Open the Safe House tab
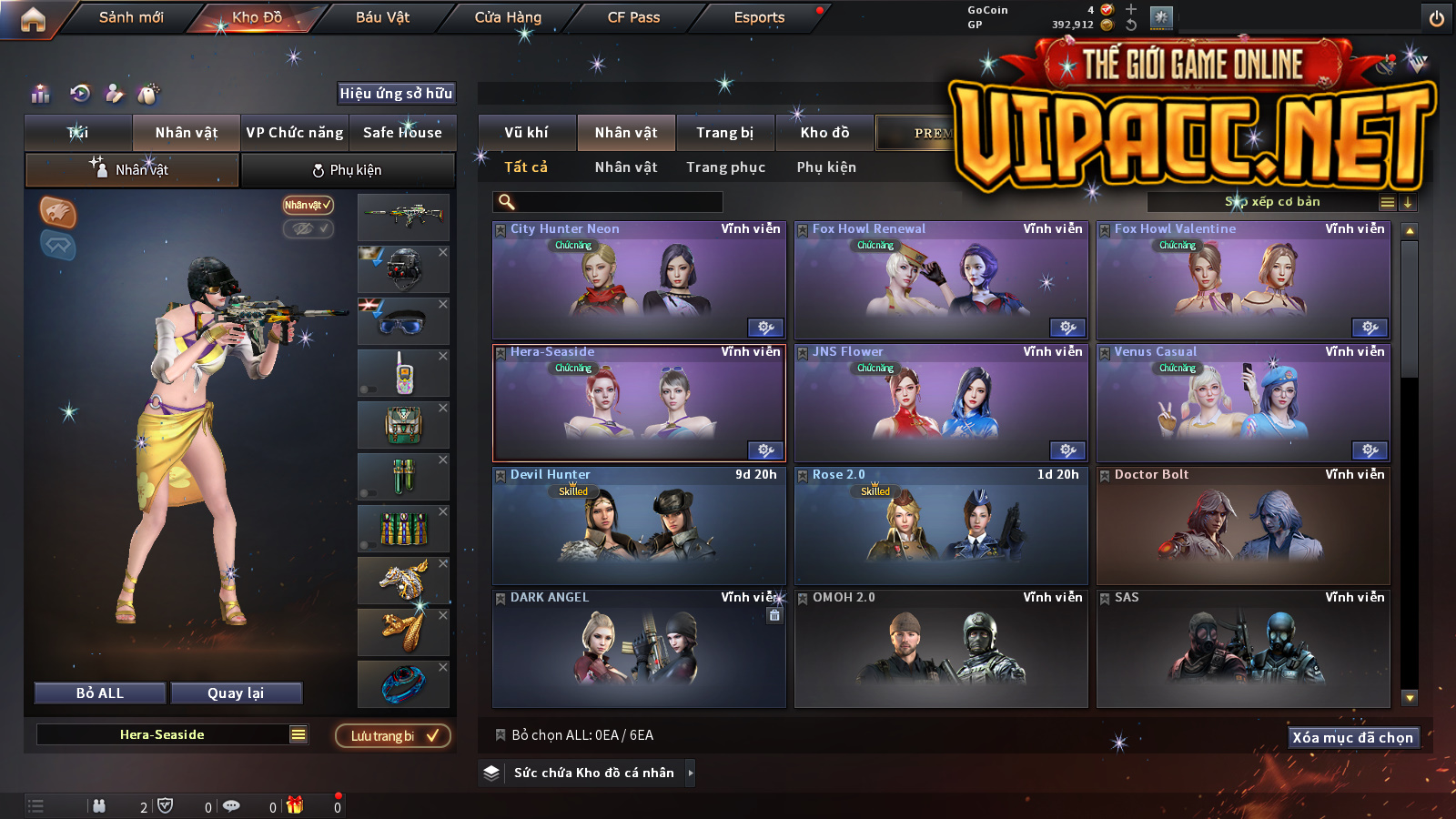 (402, 133)
